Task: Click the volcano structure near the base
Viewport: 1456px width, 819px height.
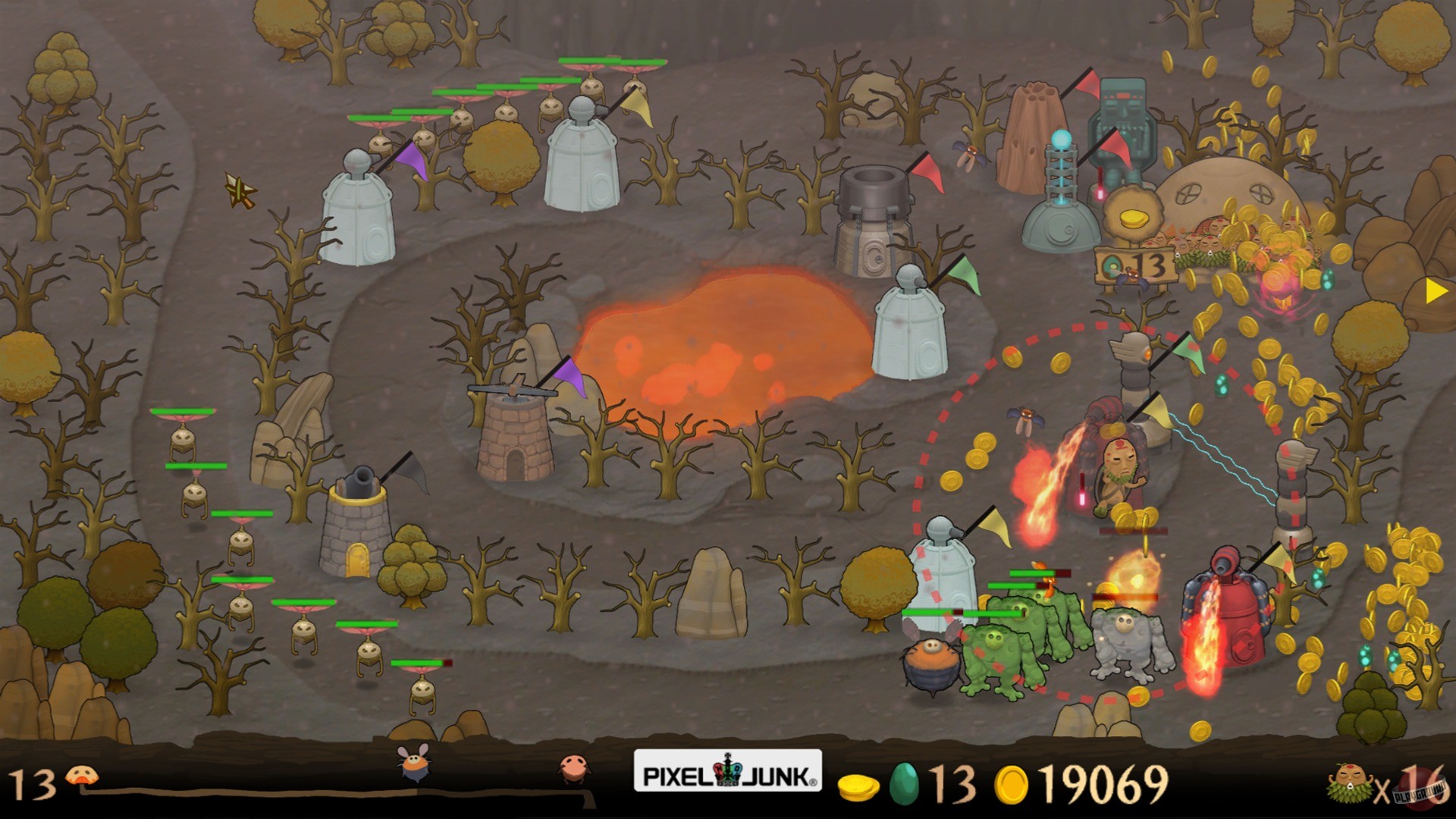Action: [1031, 152]
